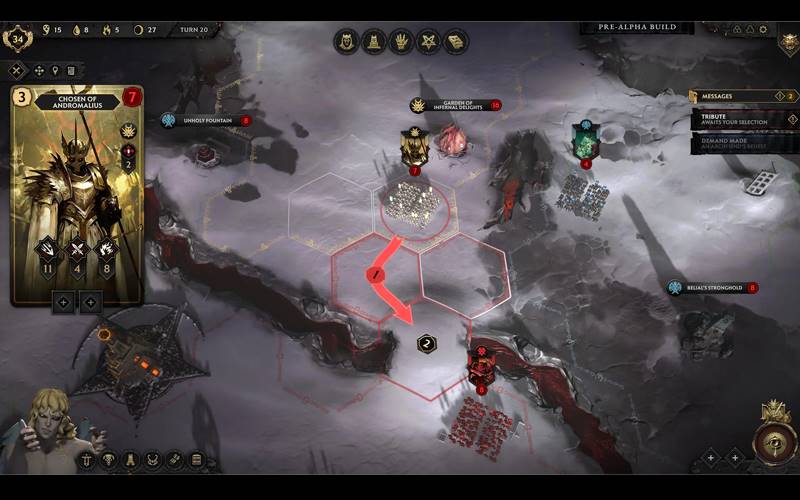
Task: Open the pentagram rituals icon
Action: [428, 42]
